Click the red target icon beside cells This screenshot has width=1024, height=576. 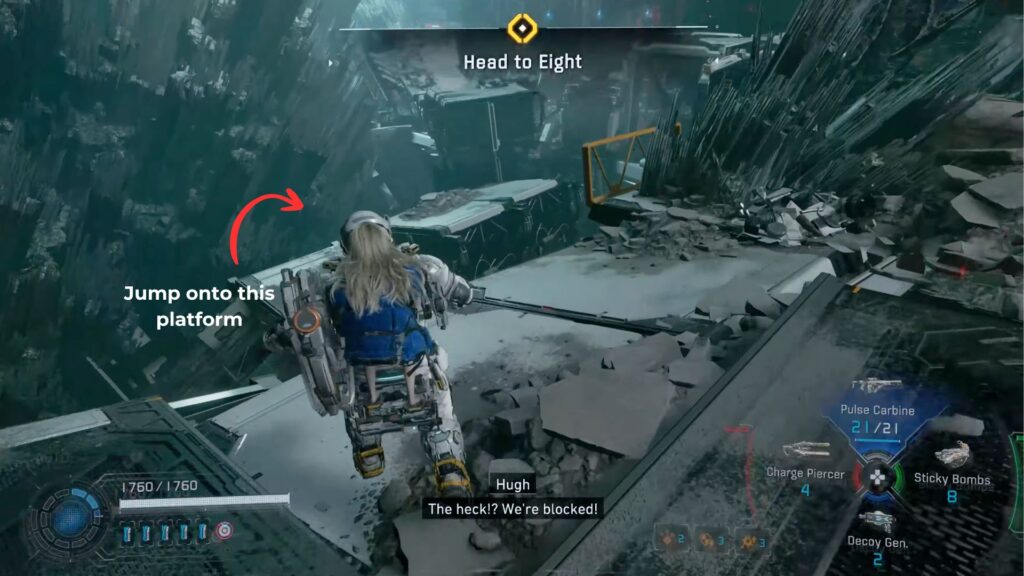[x=224, y=531]
